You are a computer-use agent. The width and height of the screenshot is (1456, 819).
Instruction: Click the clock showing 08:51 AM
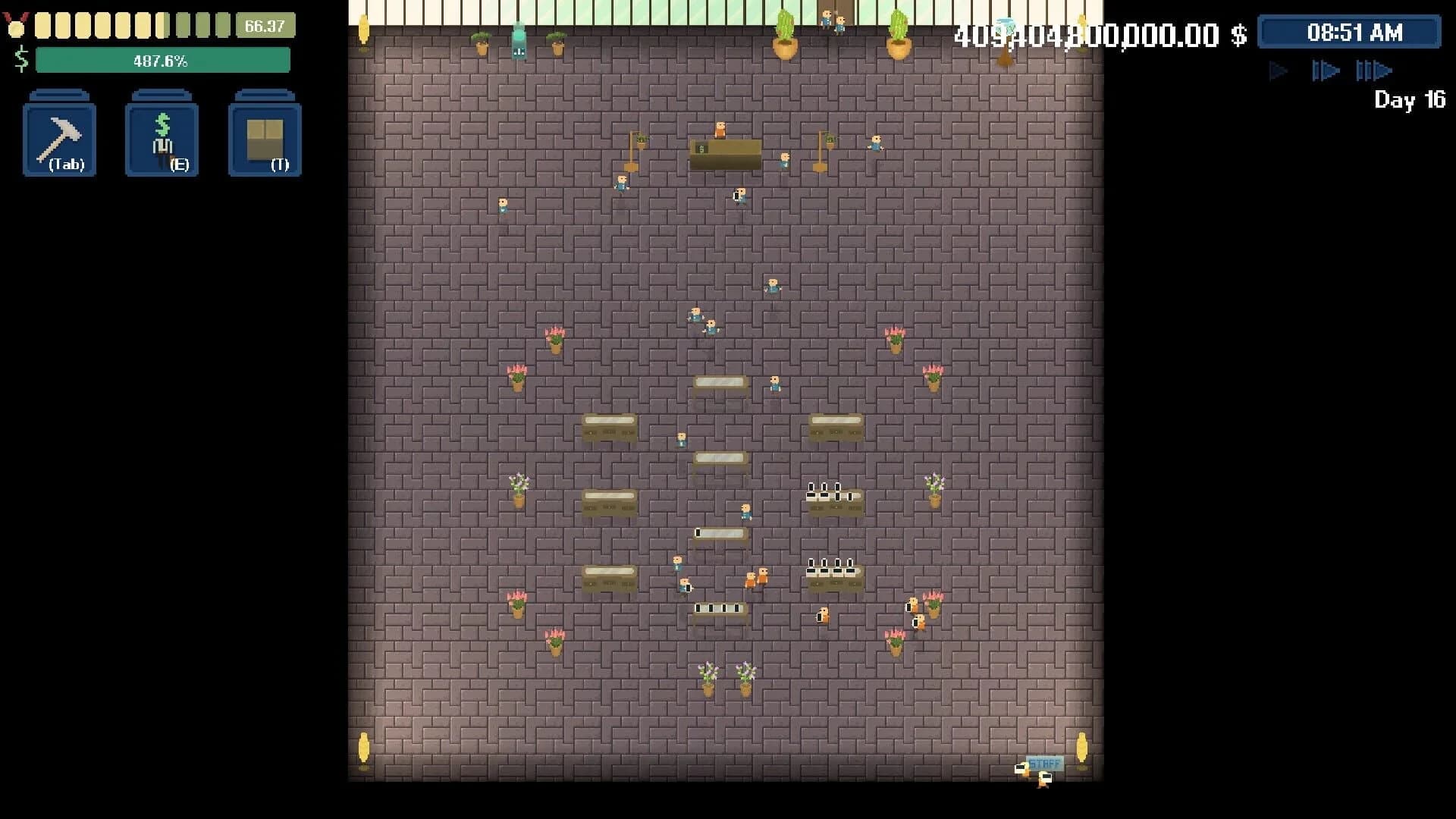click(x=1349, y=32)
